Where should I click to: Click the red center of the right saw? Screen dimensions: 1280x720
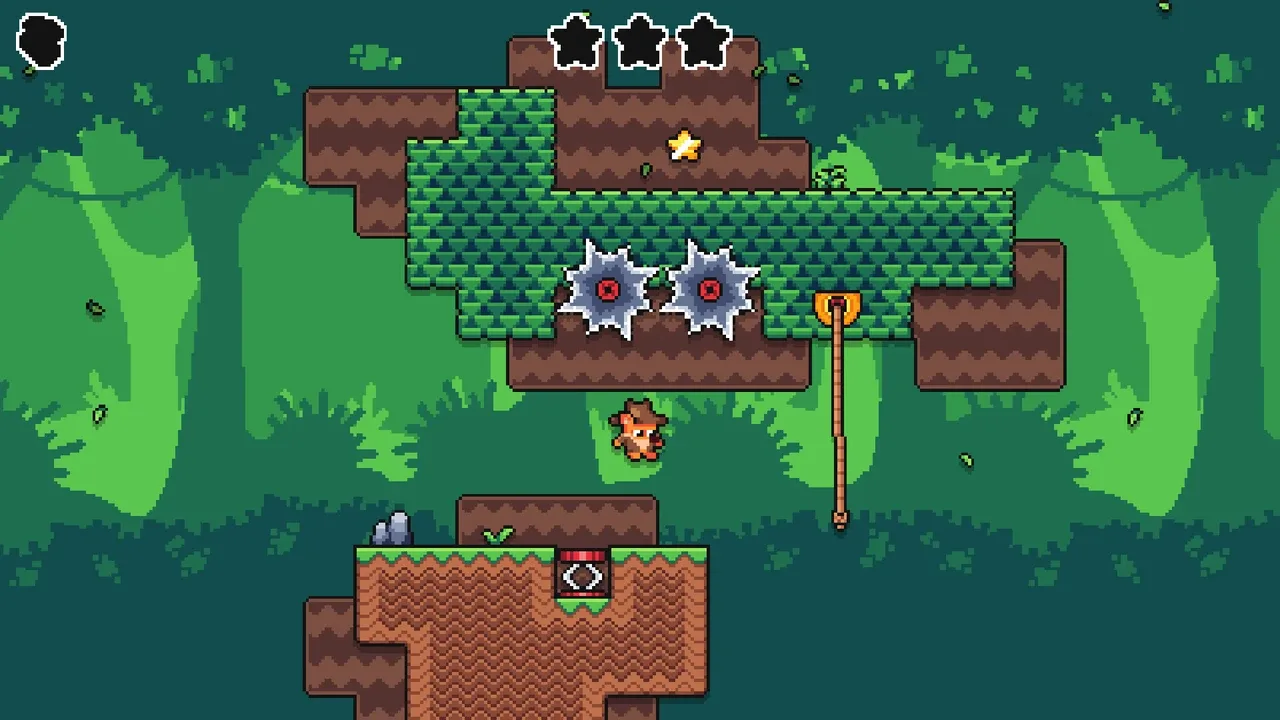[711, 292]
